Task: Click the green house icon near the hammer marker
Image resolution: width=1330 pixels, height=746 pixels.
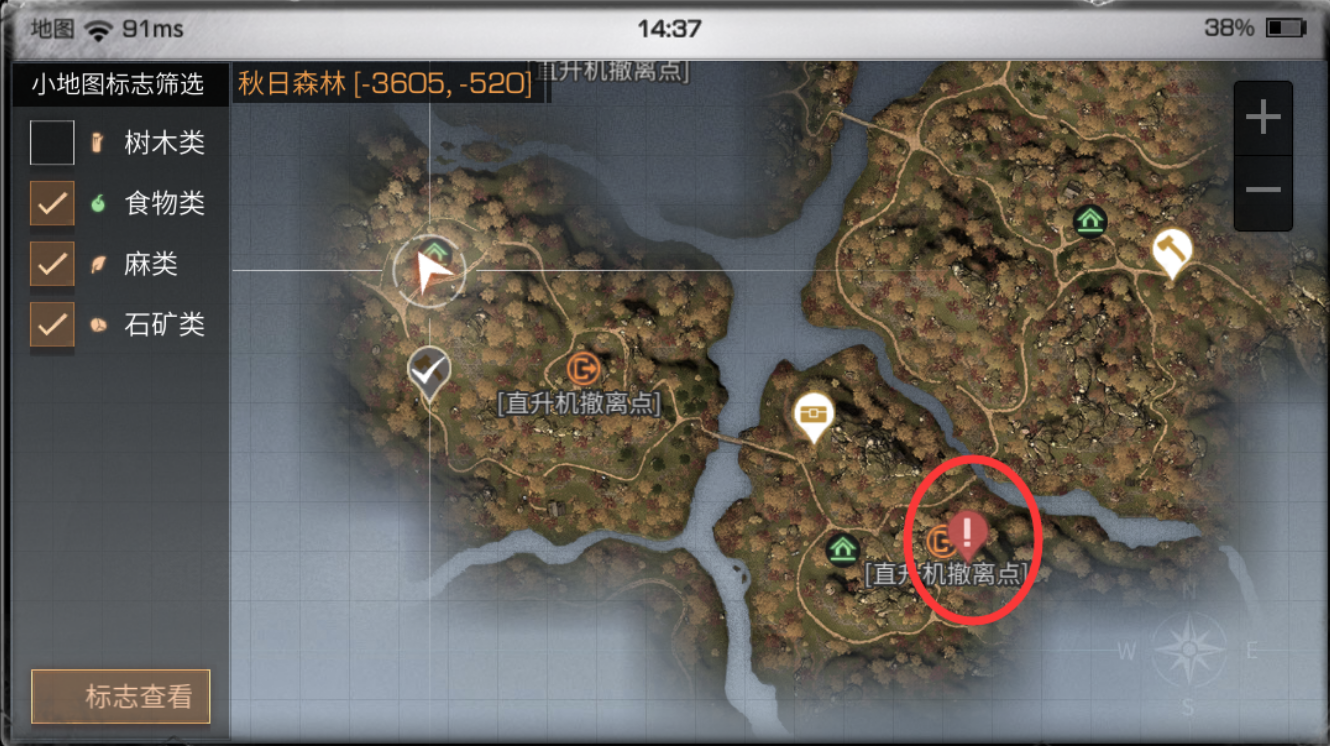Action: click(1089, 220)
